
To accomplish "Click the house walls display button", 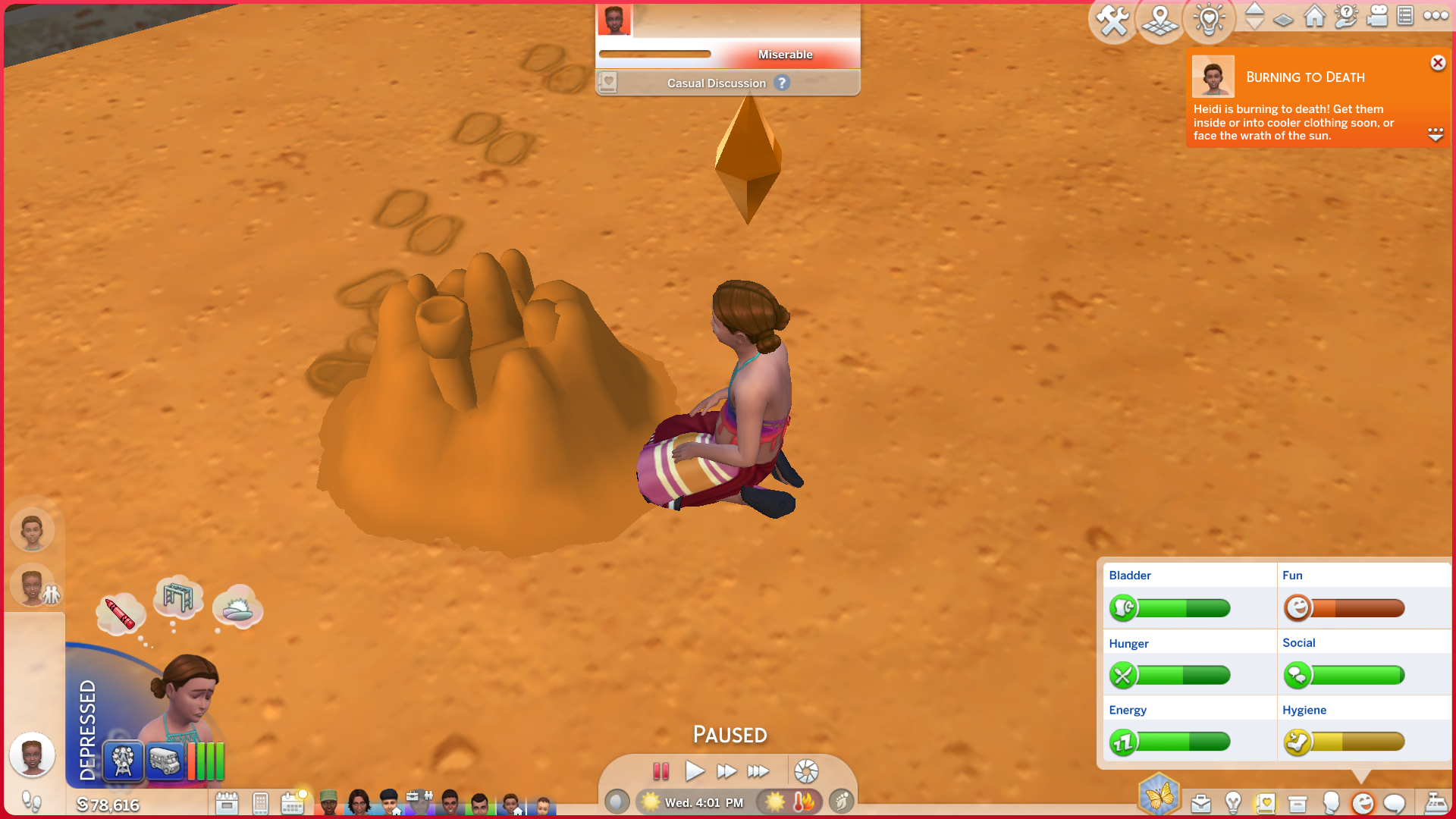I will [x=1315, y=16].
